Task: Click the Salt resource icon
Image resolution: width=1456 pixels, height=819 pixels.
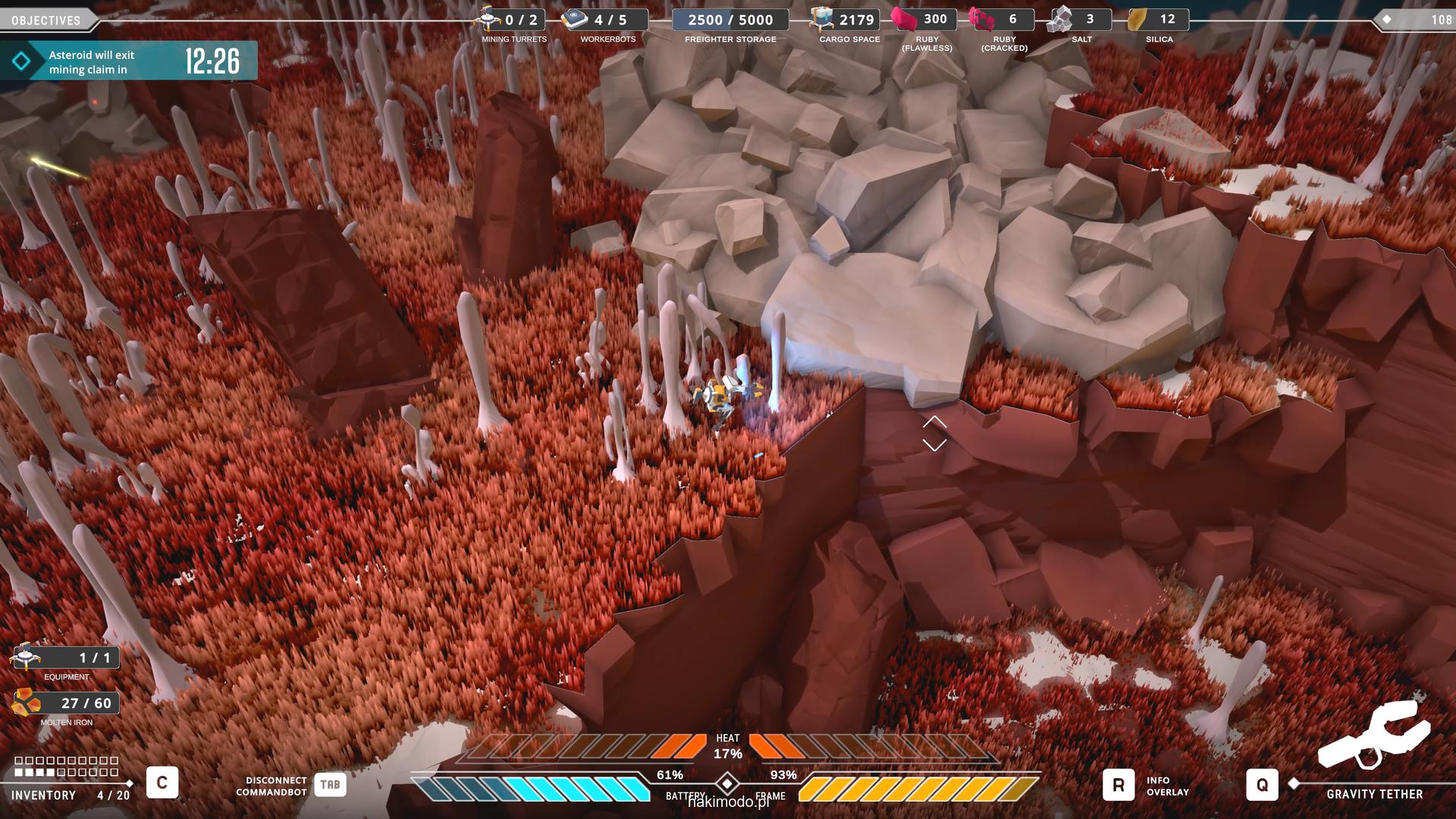Action: click(x=1059, y=19)
